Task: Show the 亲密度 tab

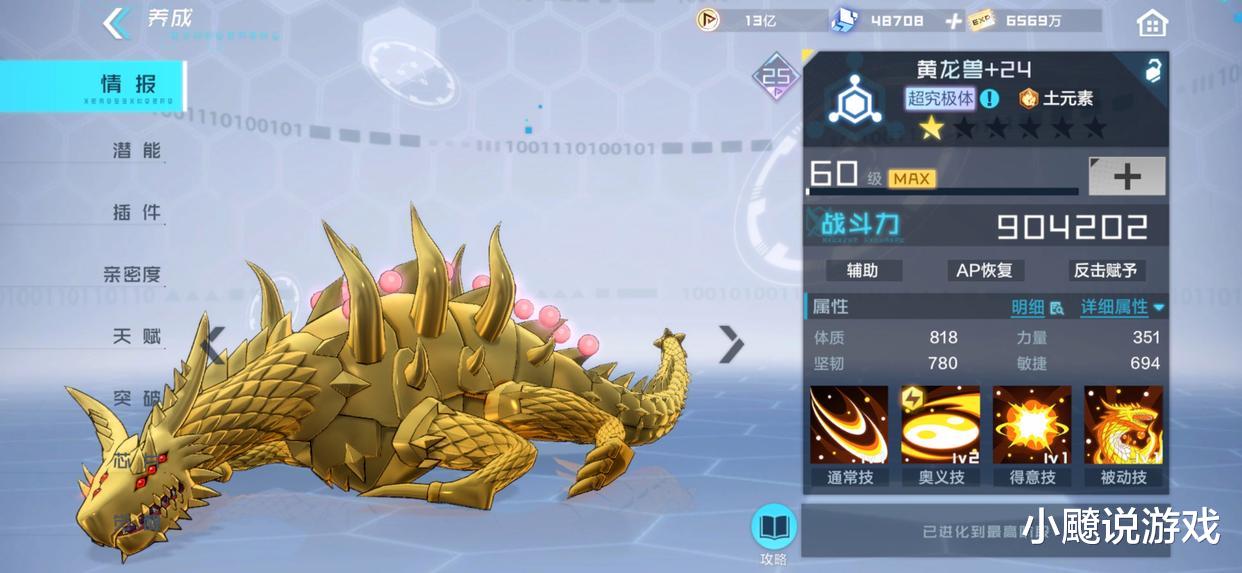Action: tap(132, 274)
